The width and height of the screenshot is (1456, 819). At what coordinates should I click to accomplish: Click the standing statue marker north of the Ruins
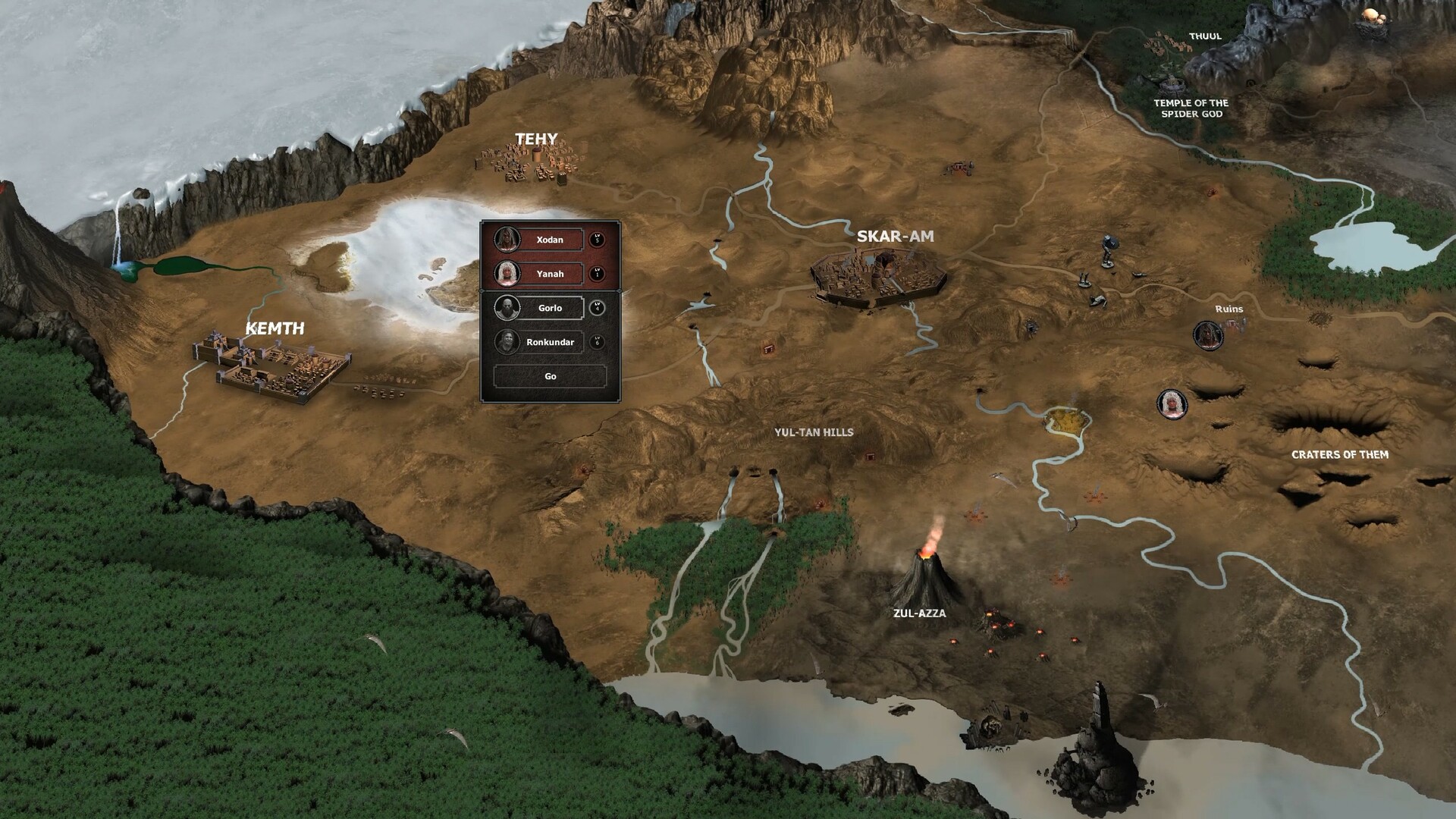click(x=1107, y=253)
